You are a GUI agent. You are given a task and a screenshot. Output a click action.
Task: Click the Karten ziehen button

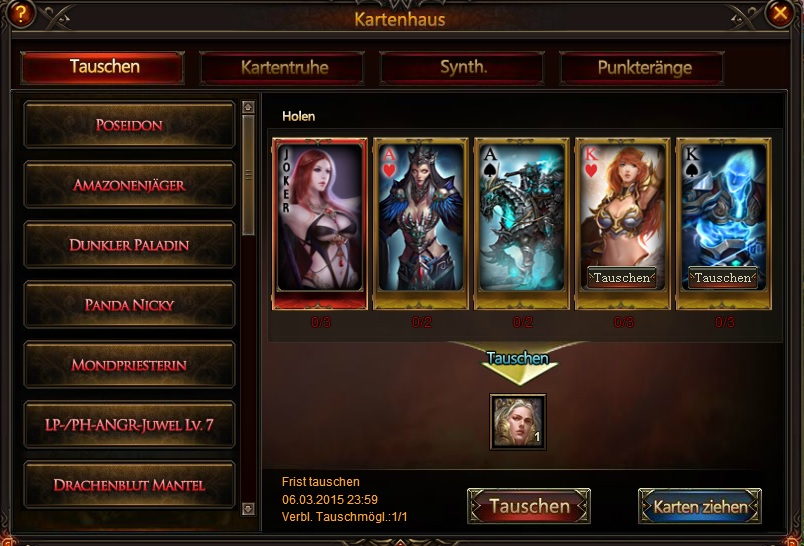point(700,506)
